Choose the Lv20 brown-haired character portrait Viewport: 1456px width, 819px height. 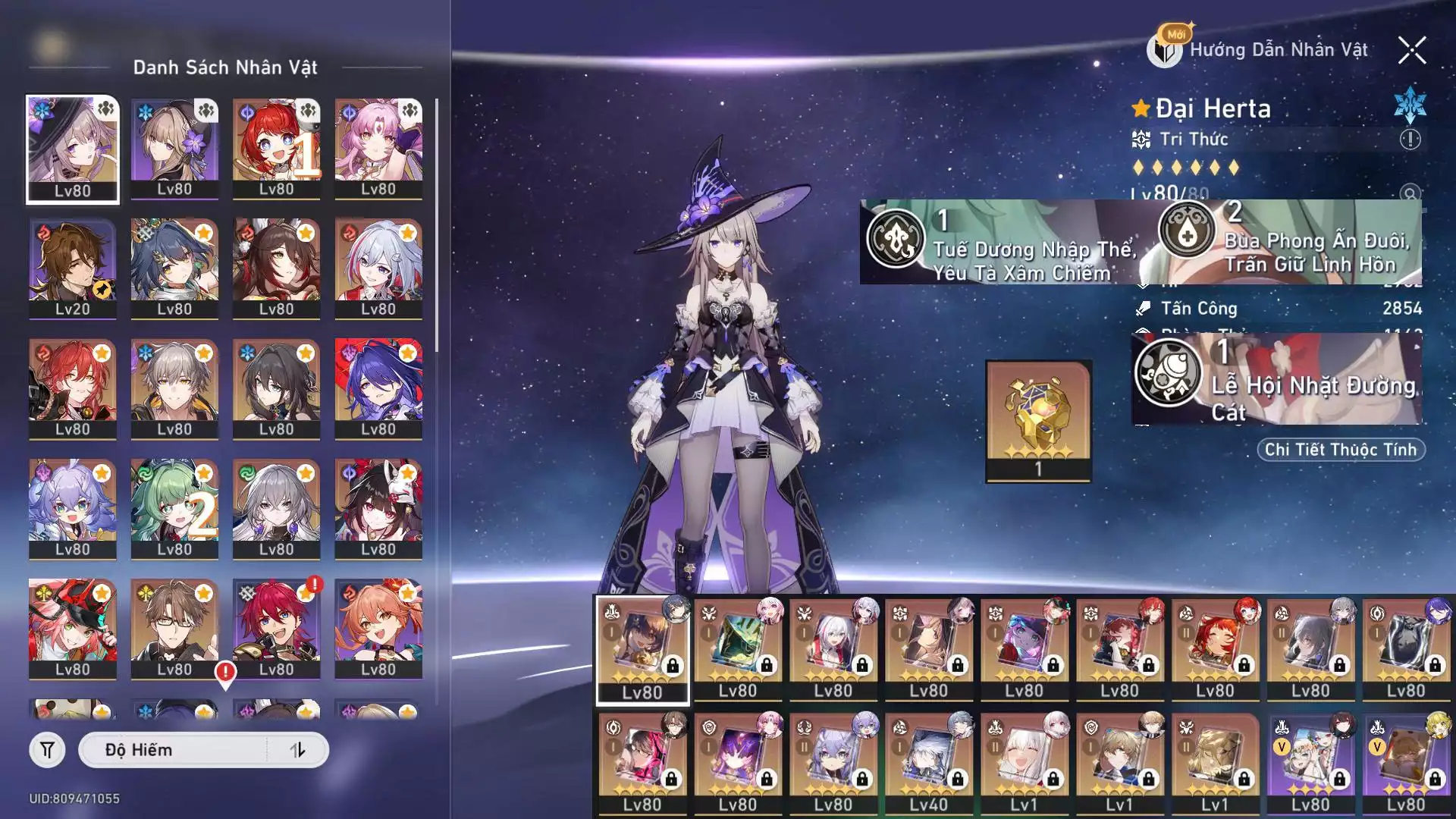click(x=73, y=268)
